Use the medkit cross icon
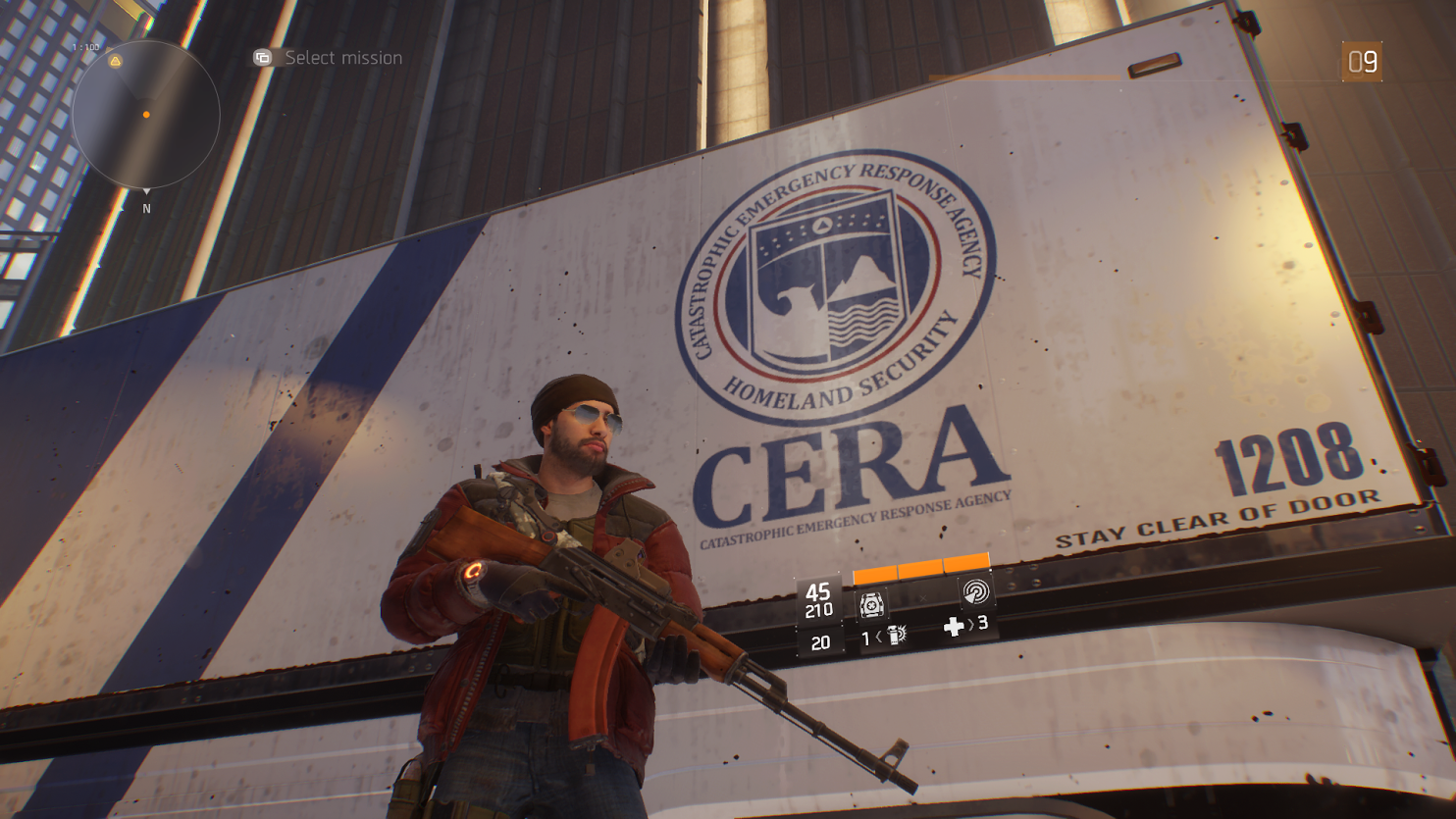 point(953,626)
